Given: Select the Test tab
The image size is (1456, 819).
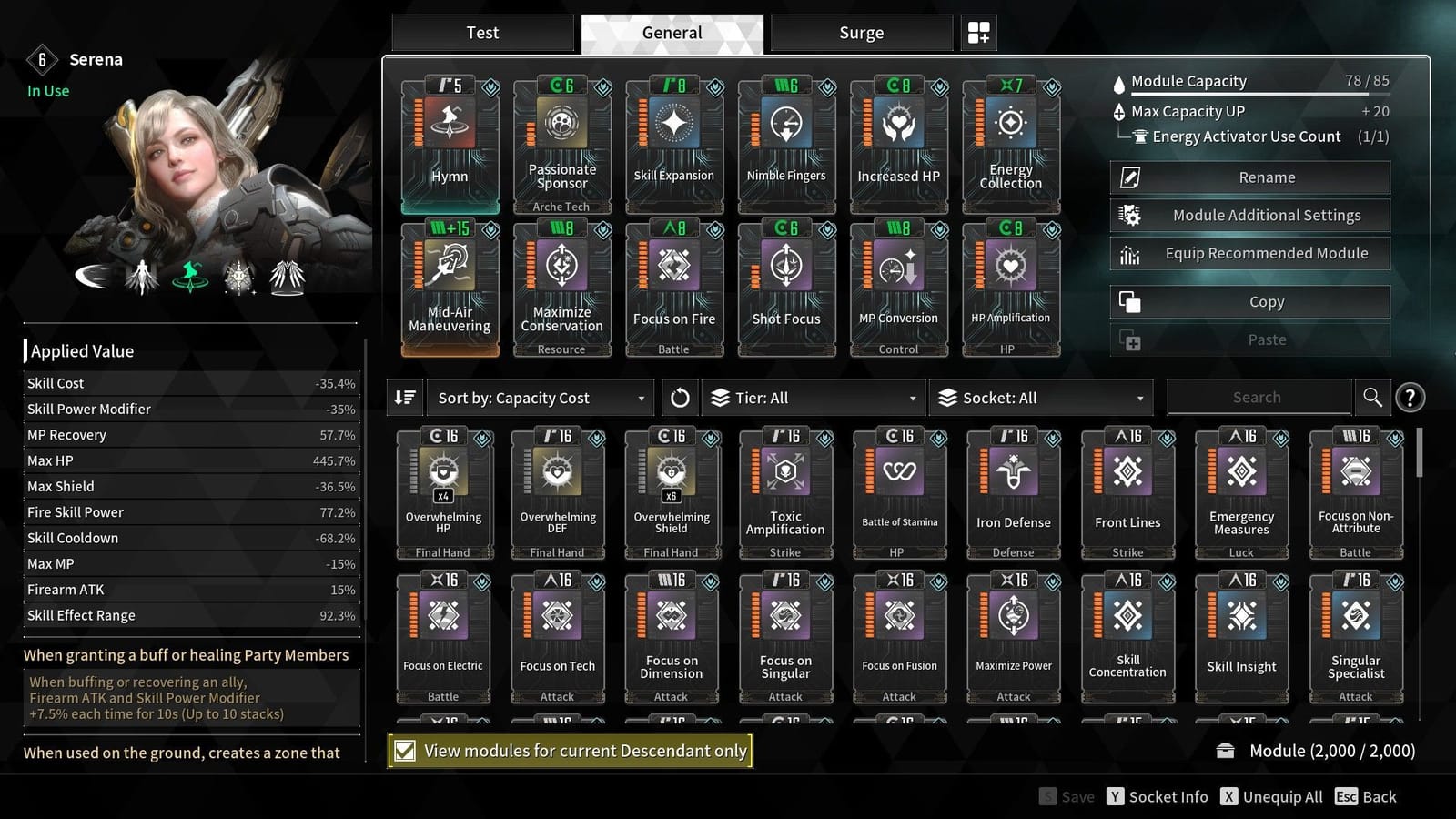Looking at the screenshot, I should 482,33.
